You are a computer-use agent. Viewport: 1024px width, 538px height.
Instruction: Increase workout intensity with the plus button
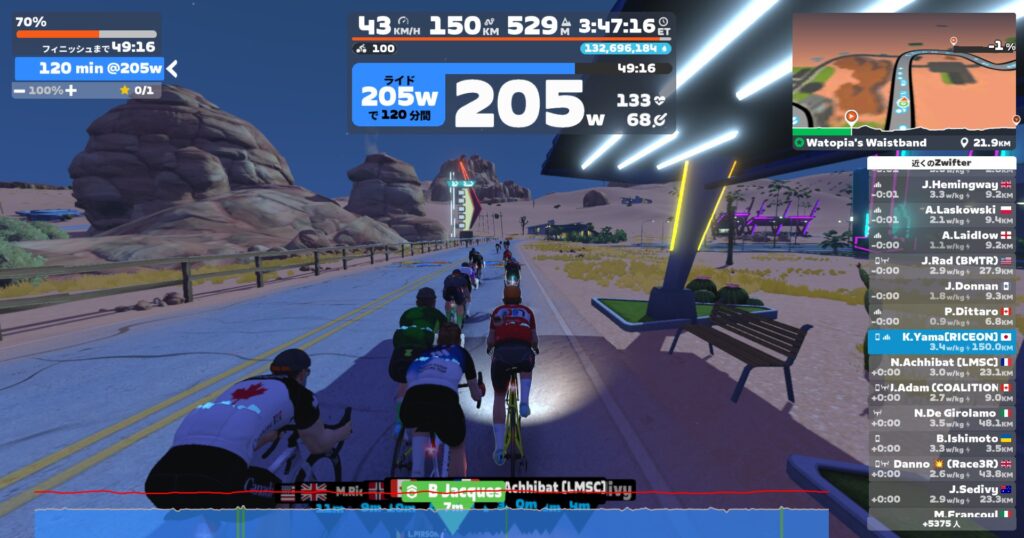click(71, 90)
